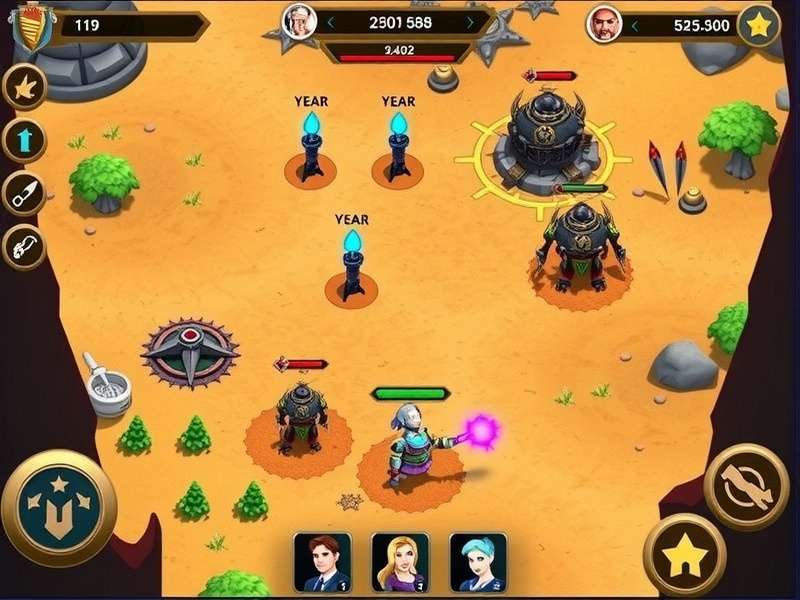Click the arrow left of 525.300
The image size is (800, 600).
pos(636,25)
